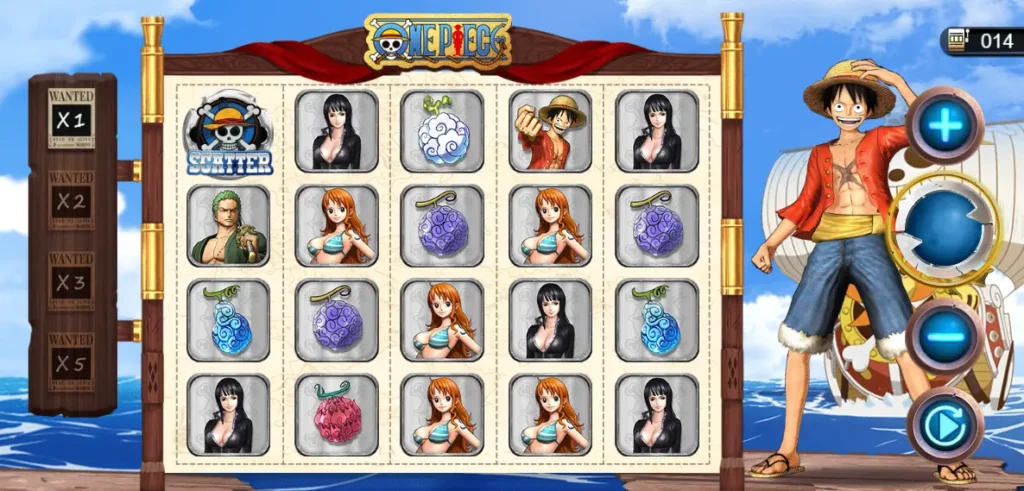Decrease the bet with the minus button
The image size is (1024, 491).
(946, 334)
